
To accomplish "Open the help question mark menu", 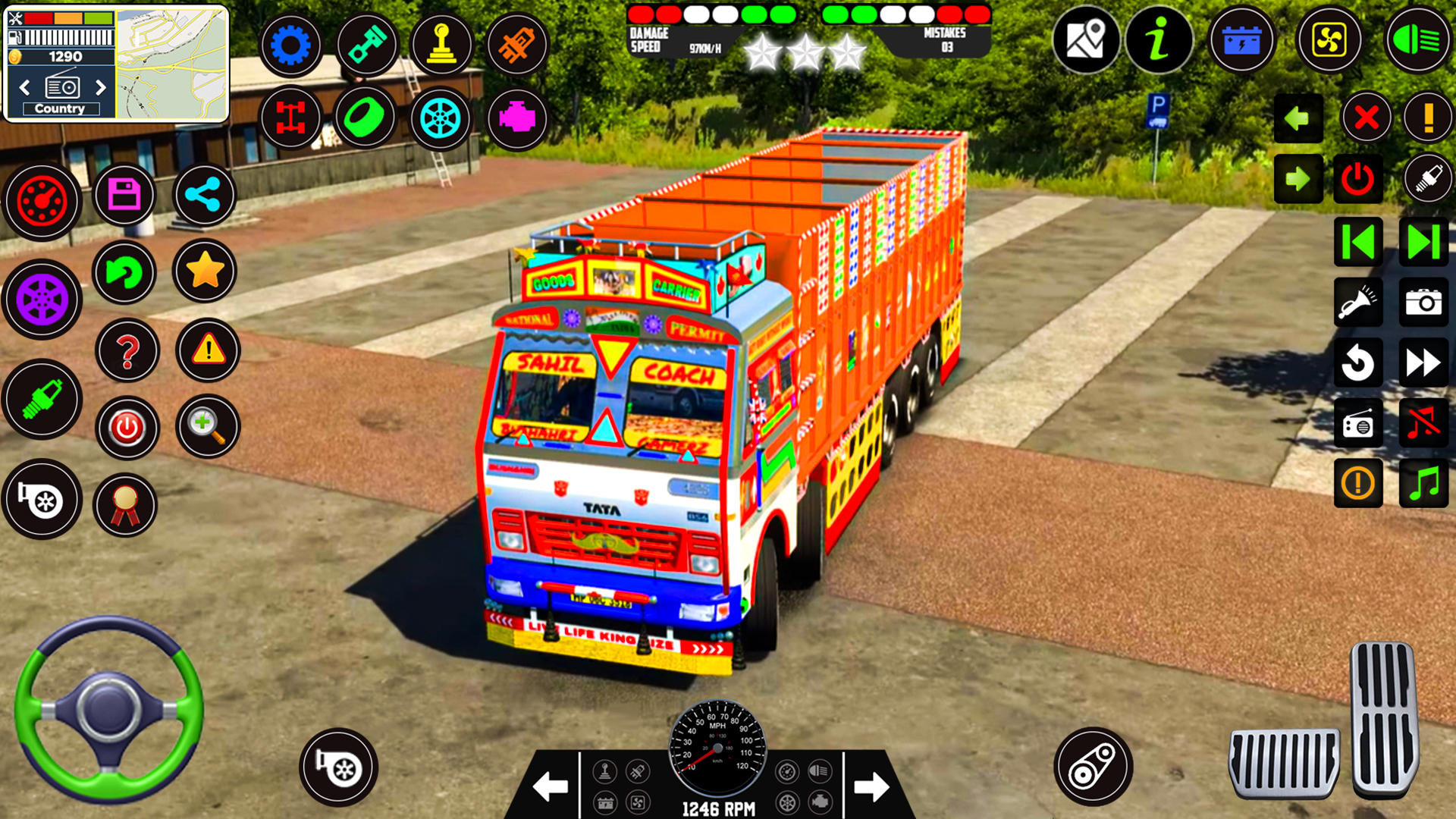I will (126, 350).
